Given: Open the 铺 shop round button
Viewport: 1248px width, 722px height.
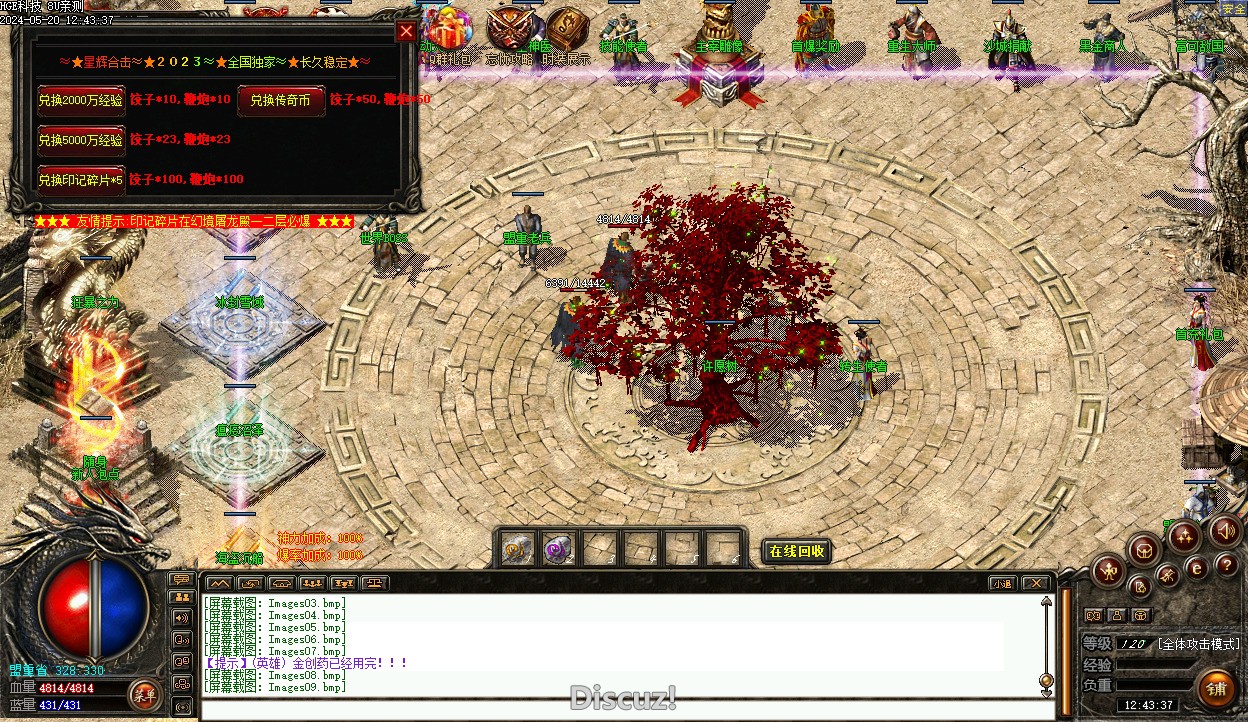Looking at the screenshot, I should click(1217, 689).
